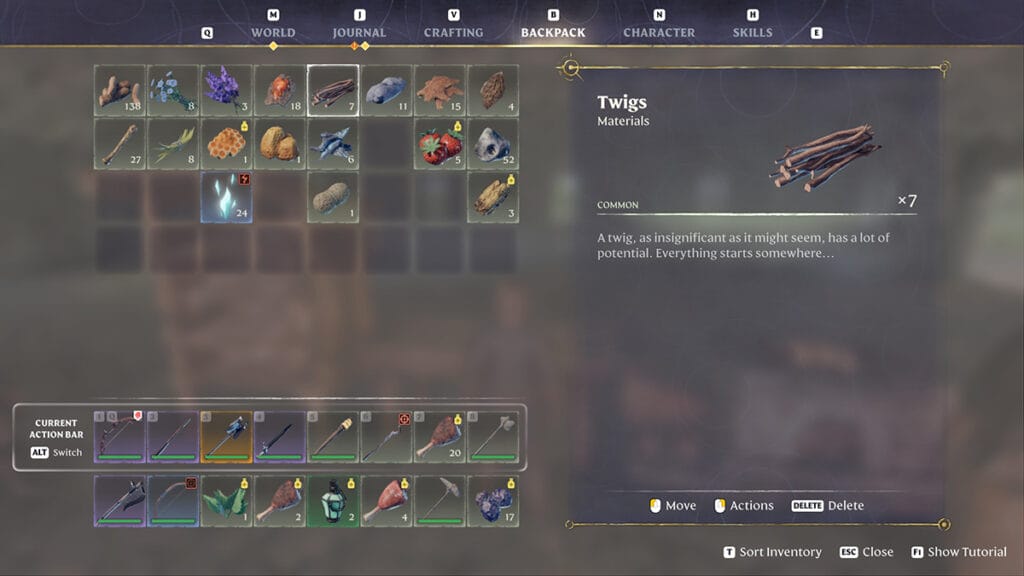Select the blue flax flowers stack
Screen dimensions: 1024x576
click(x=172, y=90)
